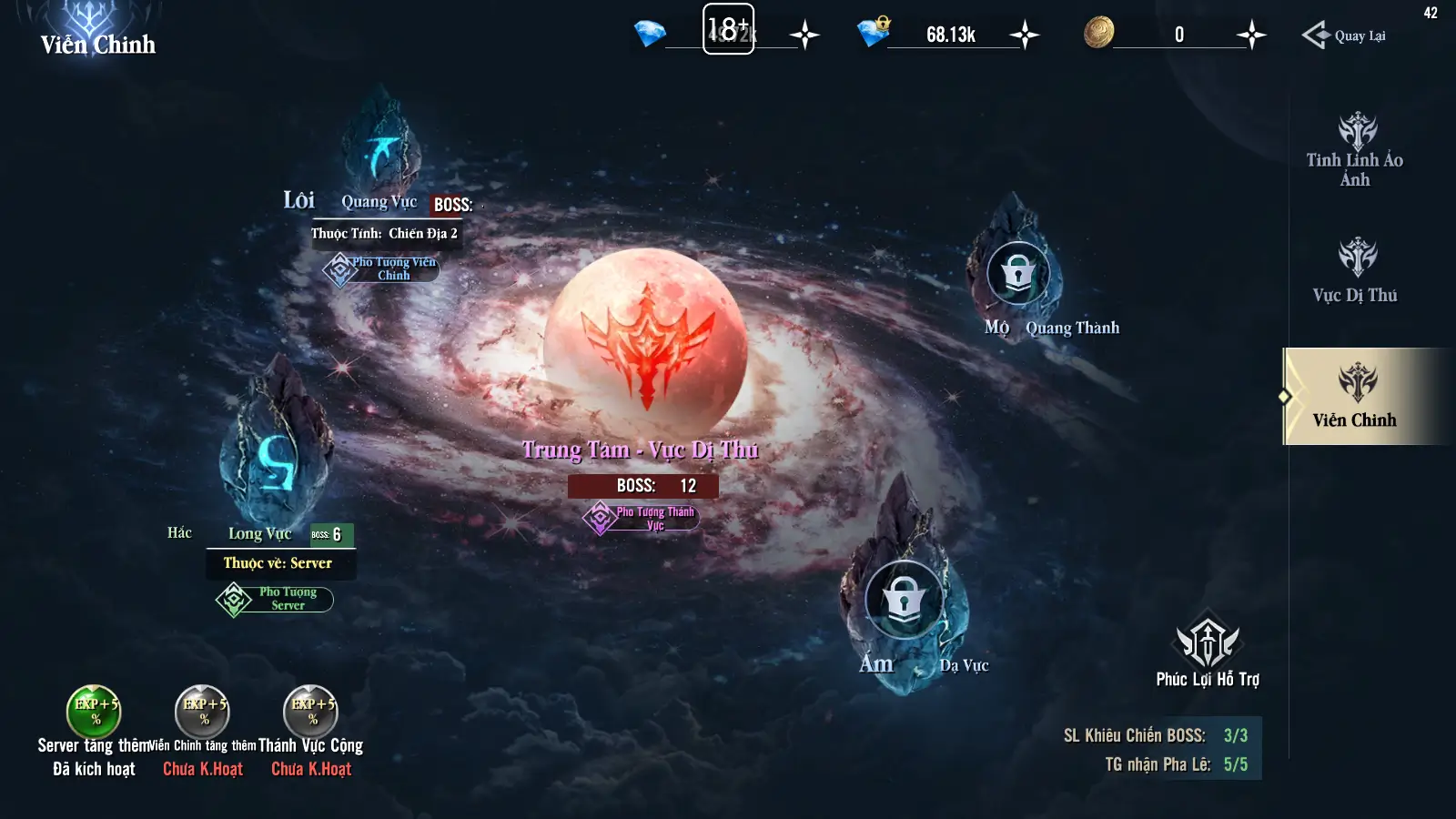Screen dimensions: 1456x819
Task: Add more blue diamonds with plus button
Action: pyautogui.click(x=804, y=35)
